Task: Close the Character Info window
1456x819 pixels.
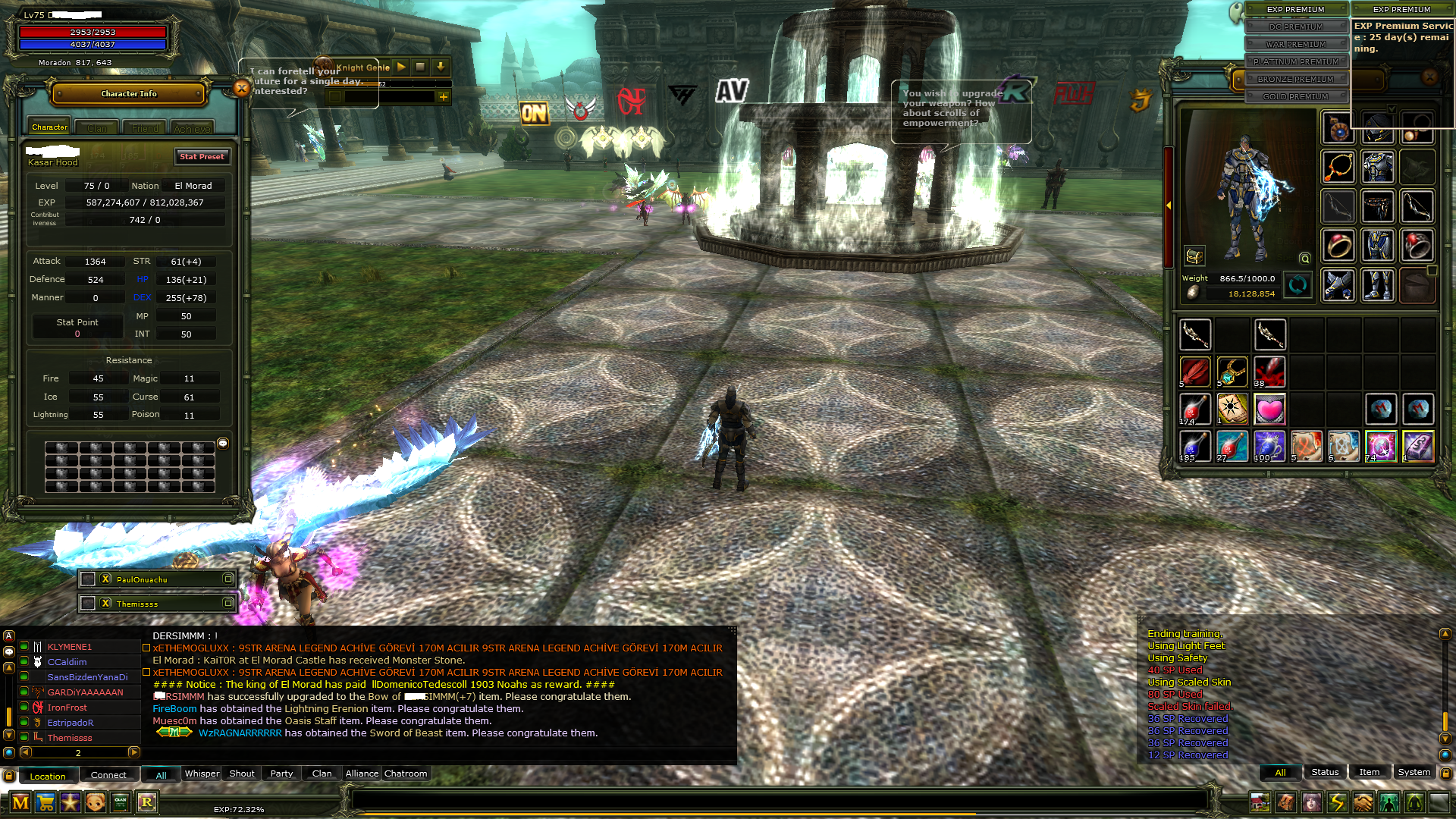Action: click(x=242, y=89)
